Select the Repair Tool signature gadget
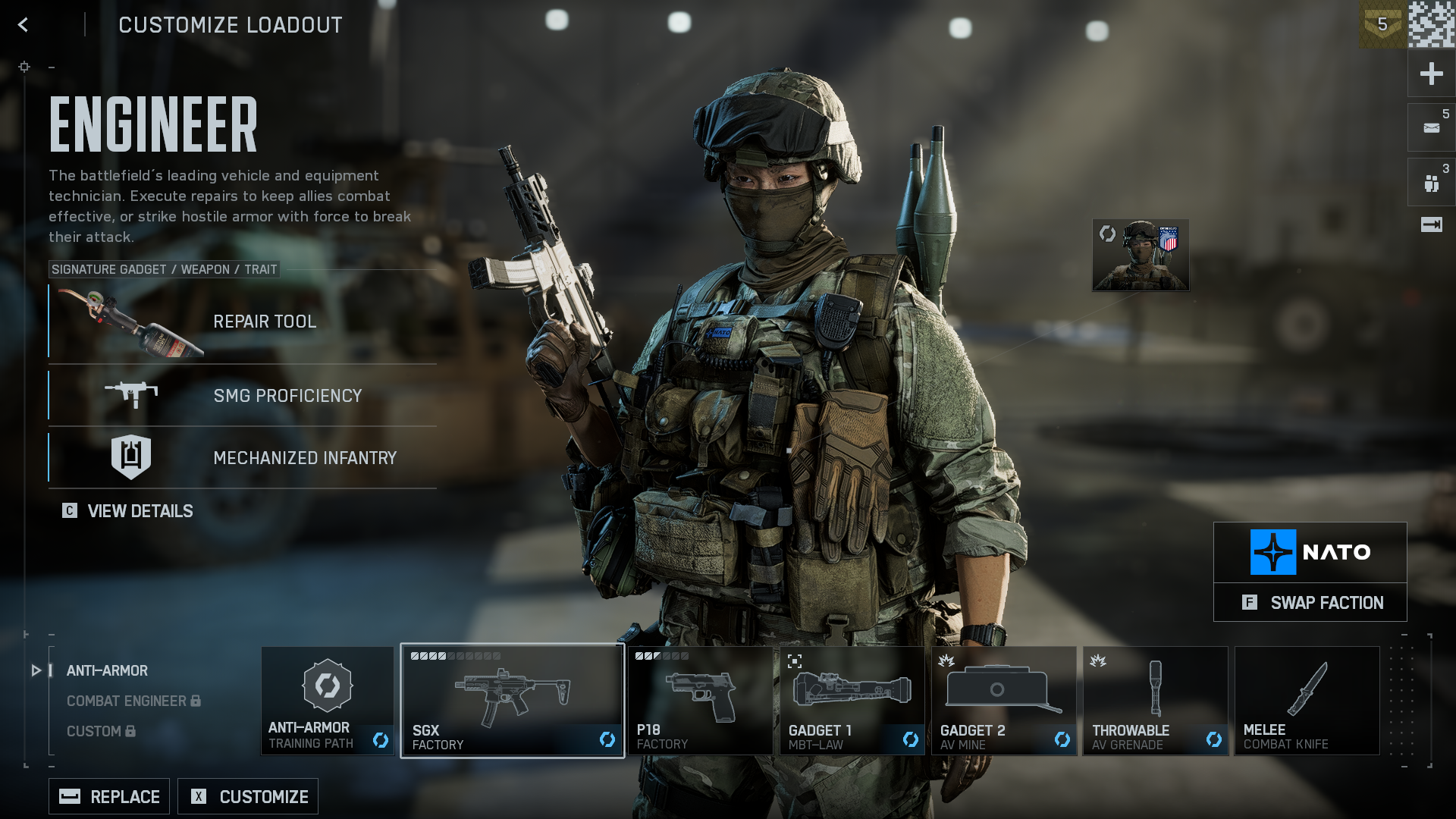1456x819 pixels. (x=243, y=322)
